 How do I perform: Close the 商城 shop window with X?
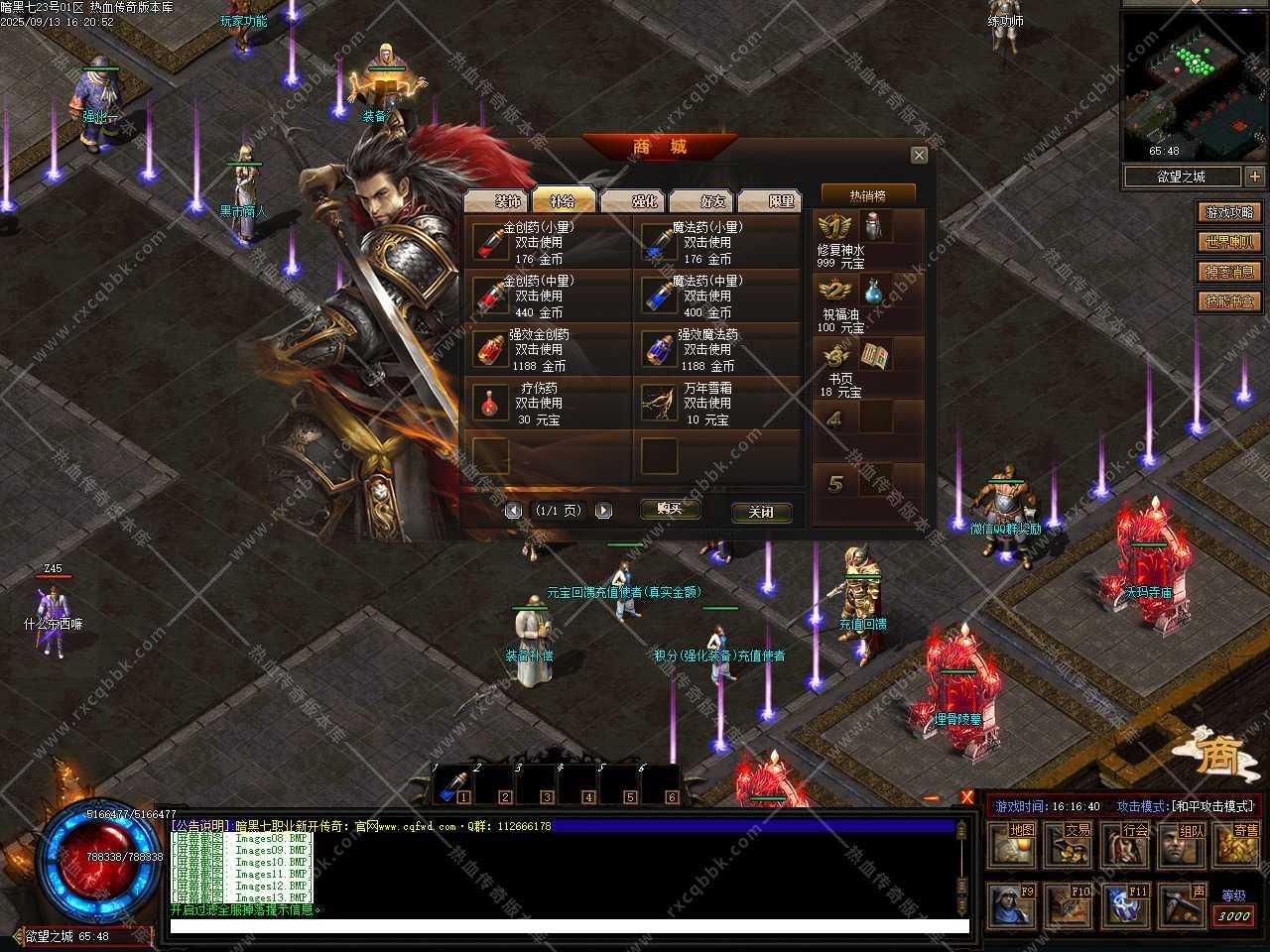point(919,155)
